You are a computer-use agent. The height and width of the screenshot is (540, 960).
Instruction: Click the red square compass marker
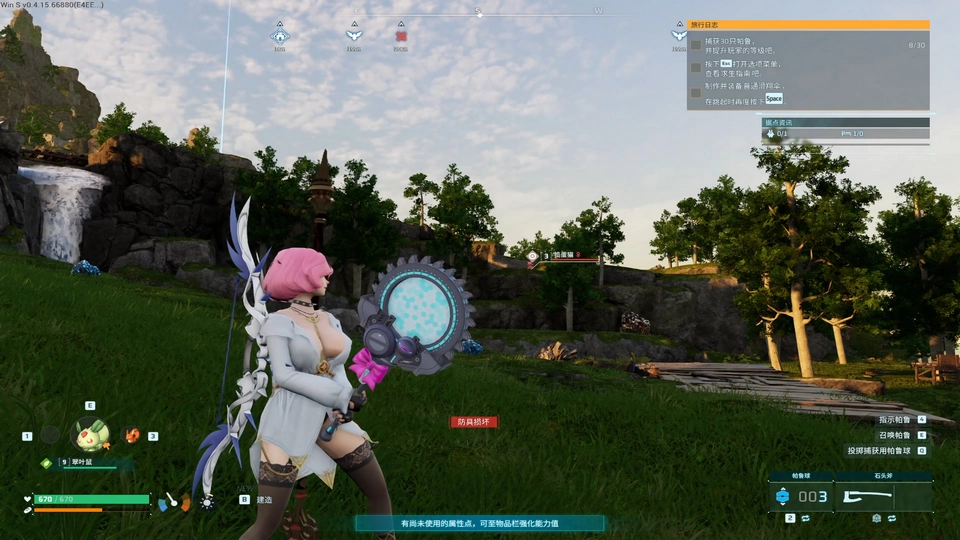click(x=401, y=36)
